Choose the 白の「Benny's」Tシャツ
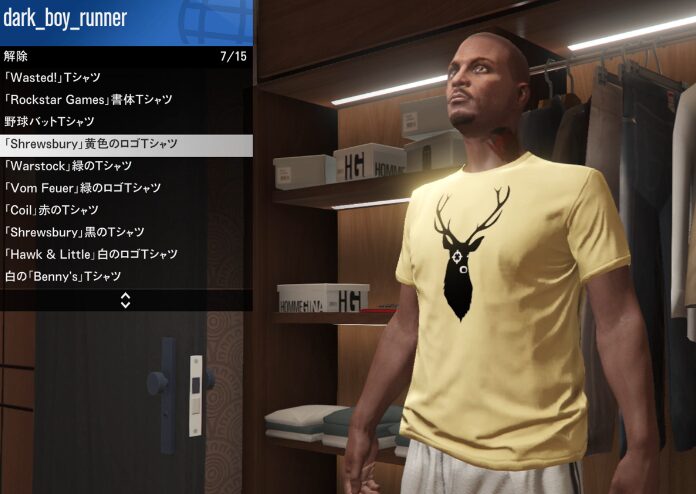 126,276
